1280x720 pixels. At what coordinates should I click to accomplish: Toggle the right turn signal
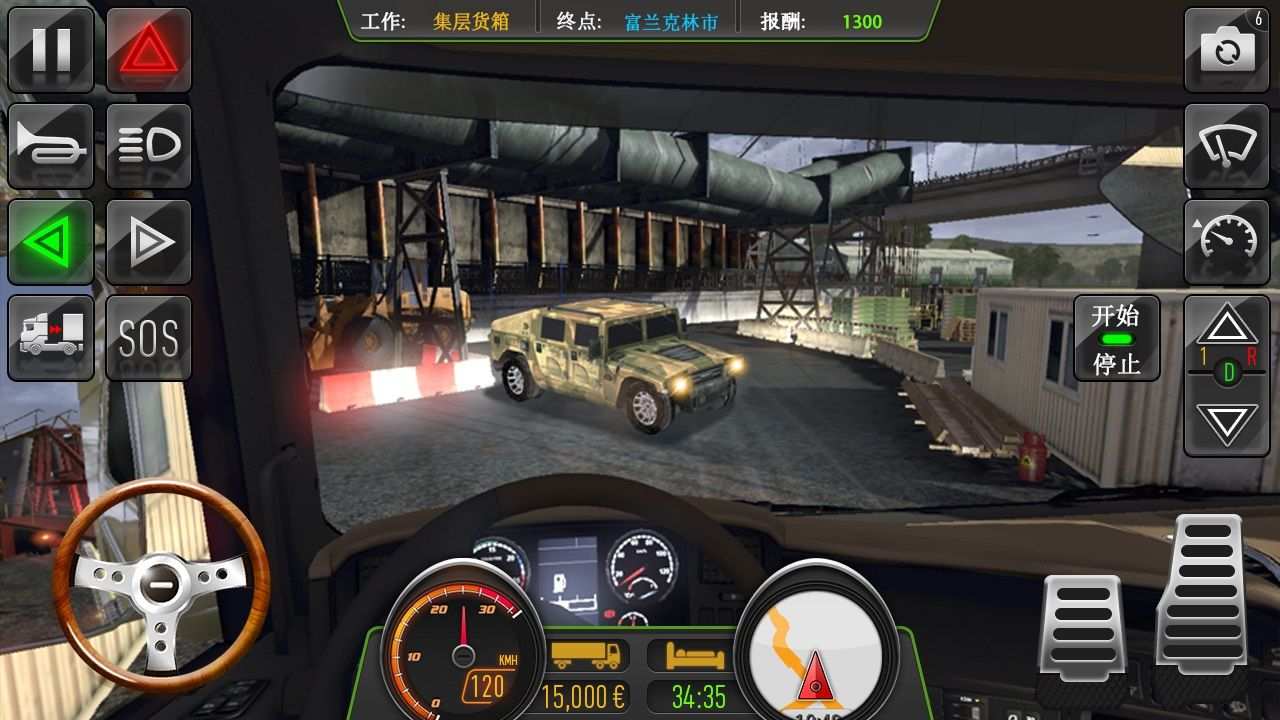[146, 240]
